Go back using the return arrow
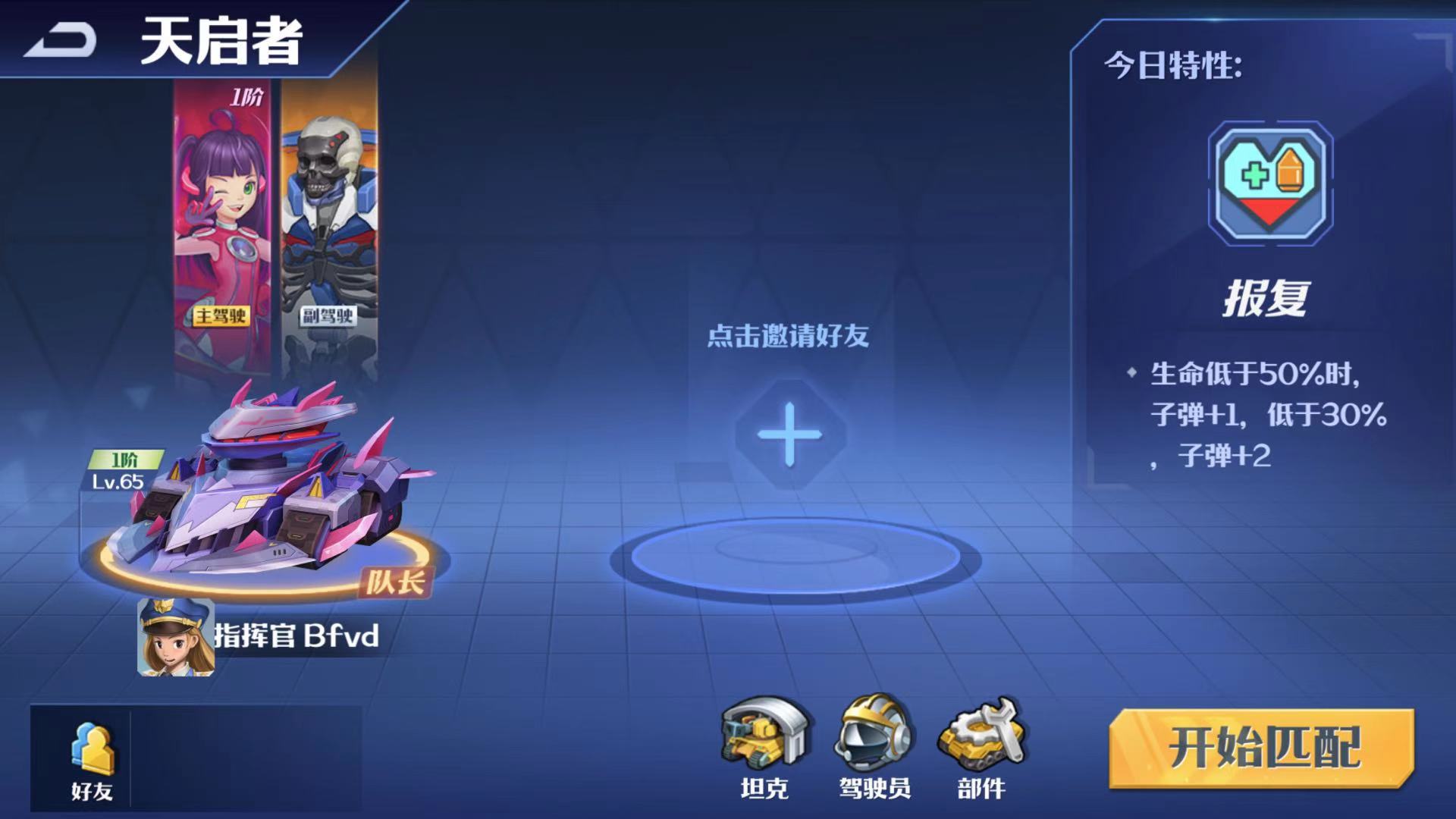This screenshot has width=1456, height=819. click(61, 39)
